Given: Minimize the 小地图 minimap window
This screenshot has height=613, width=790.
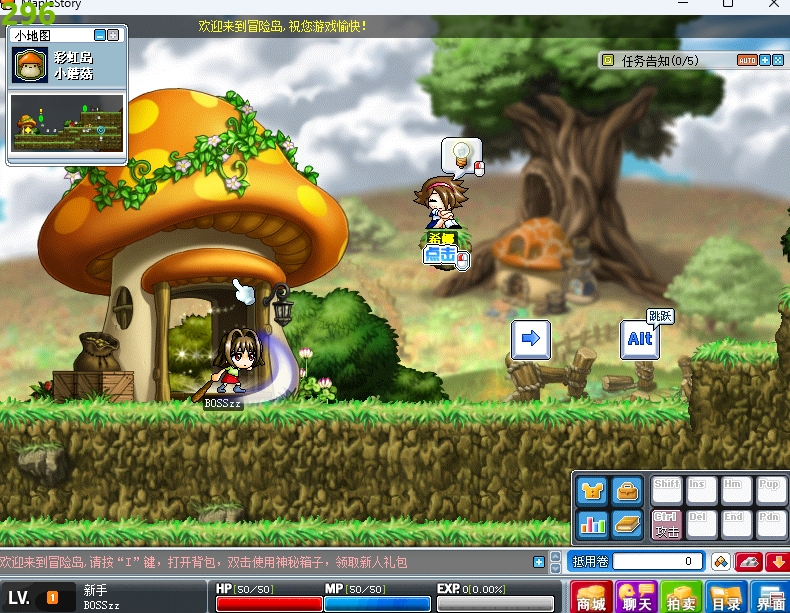Looking at the screenshot, I should pyautogui.click(x=100, y=35).
